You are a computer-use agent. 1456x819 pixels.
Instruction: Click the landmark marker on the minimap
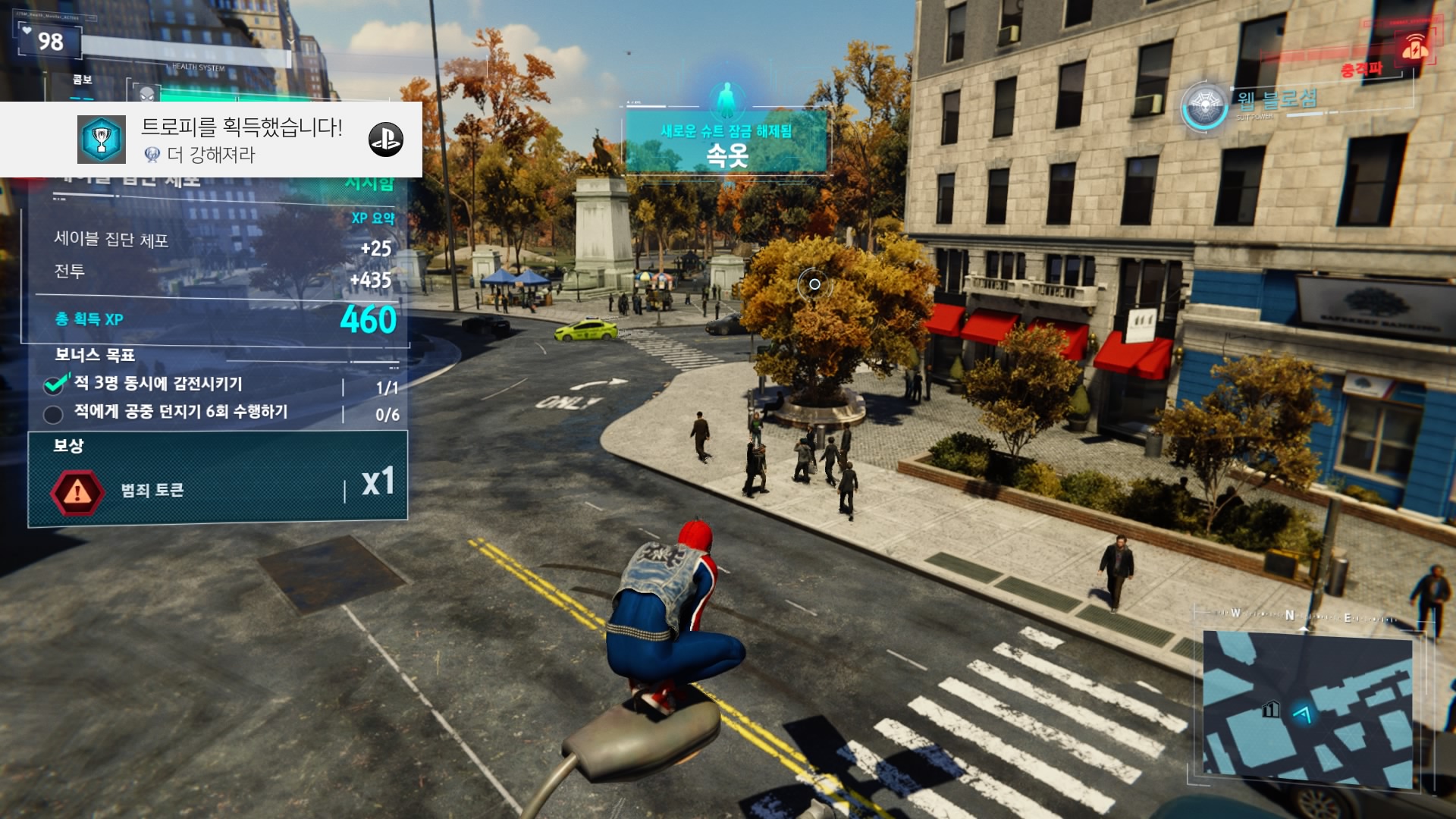[1270, 710]
